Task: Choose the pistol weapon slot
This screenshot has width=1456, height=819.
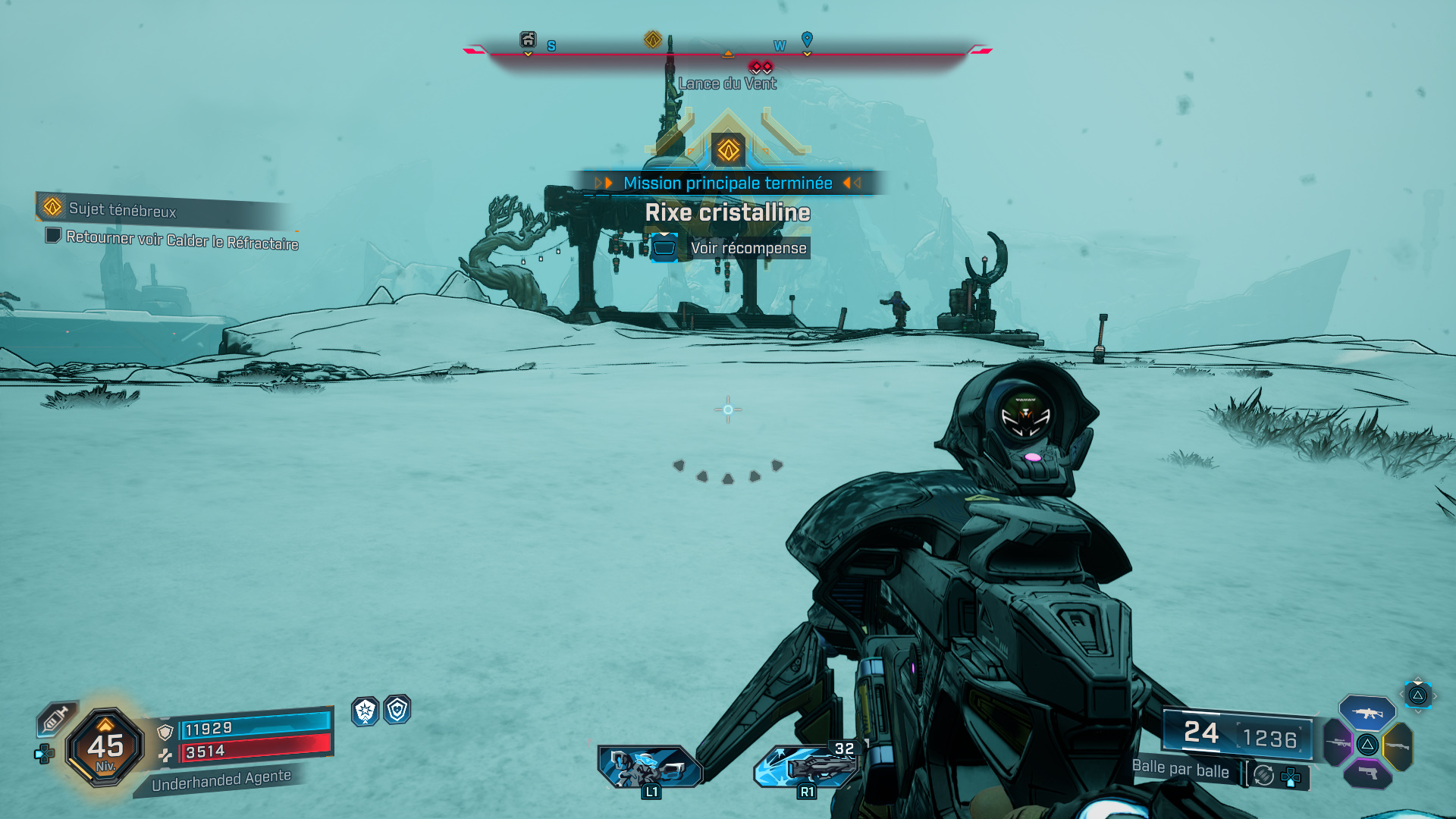Action: click(x=1368, y=773)
